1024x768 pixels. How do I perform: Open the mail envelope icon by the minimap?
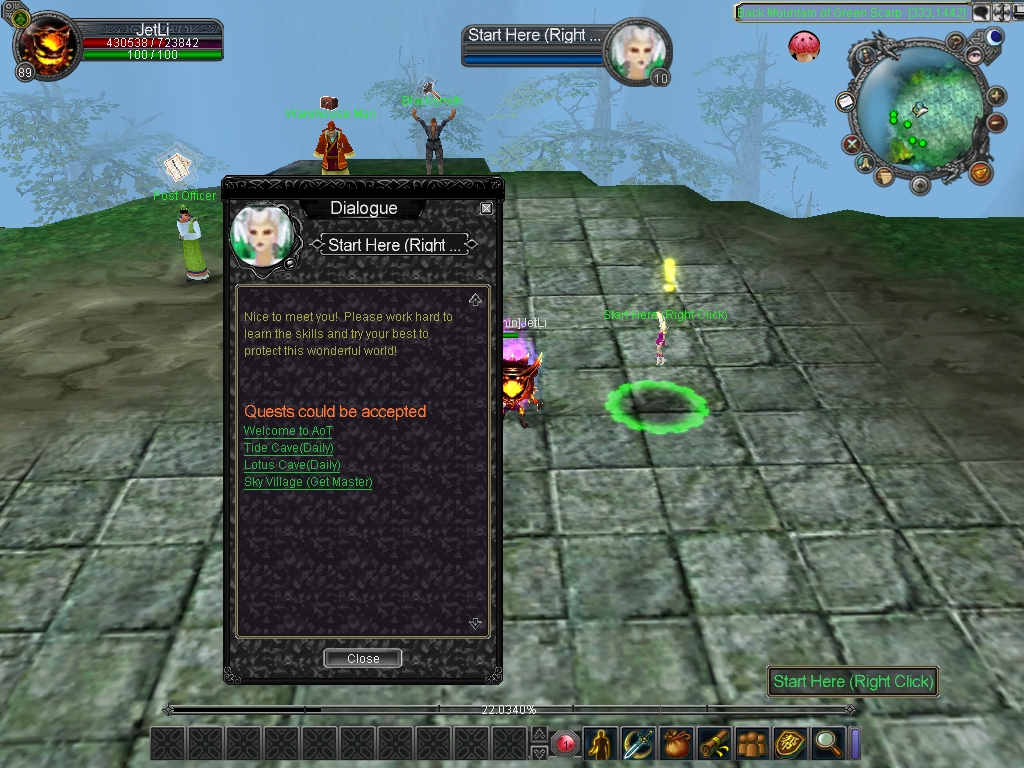pos(844,102)
